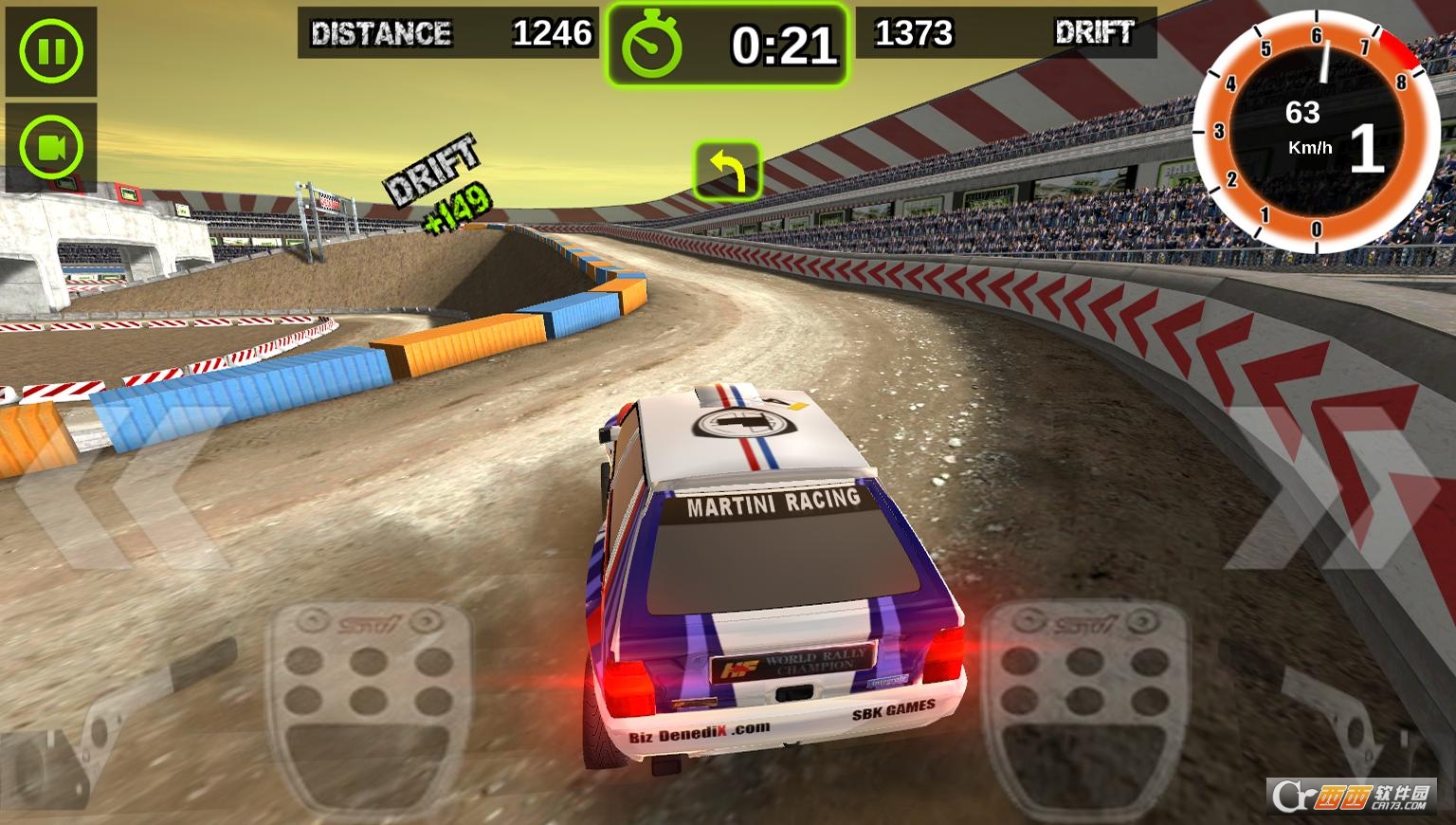This screenshot has width=1456, height=825.
Task: Pause the race with the green pause button
Action: [51, 51]
